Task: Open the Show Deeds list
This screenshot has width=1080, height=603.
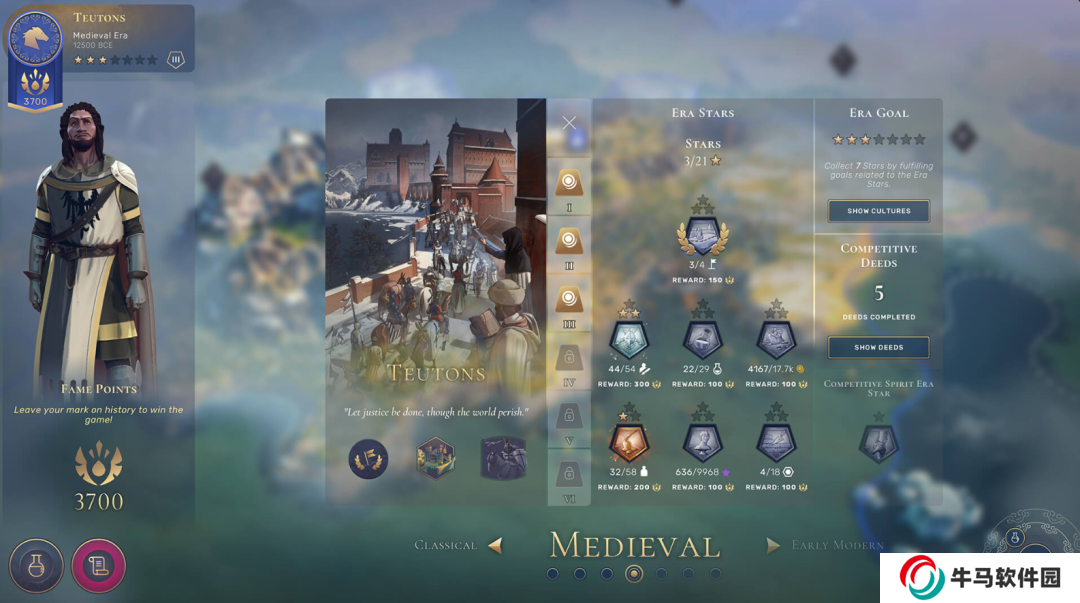Action: pos(878,347)
